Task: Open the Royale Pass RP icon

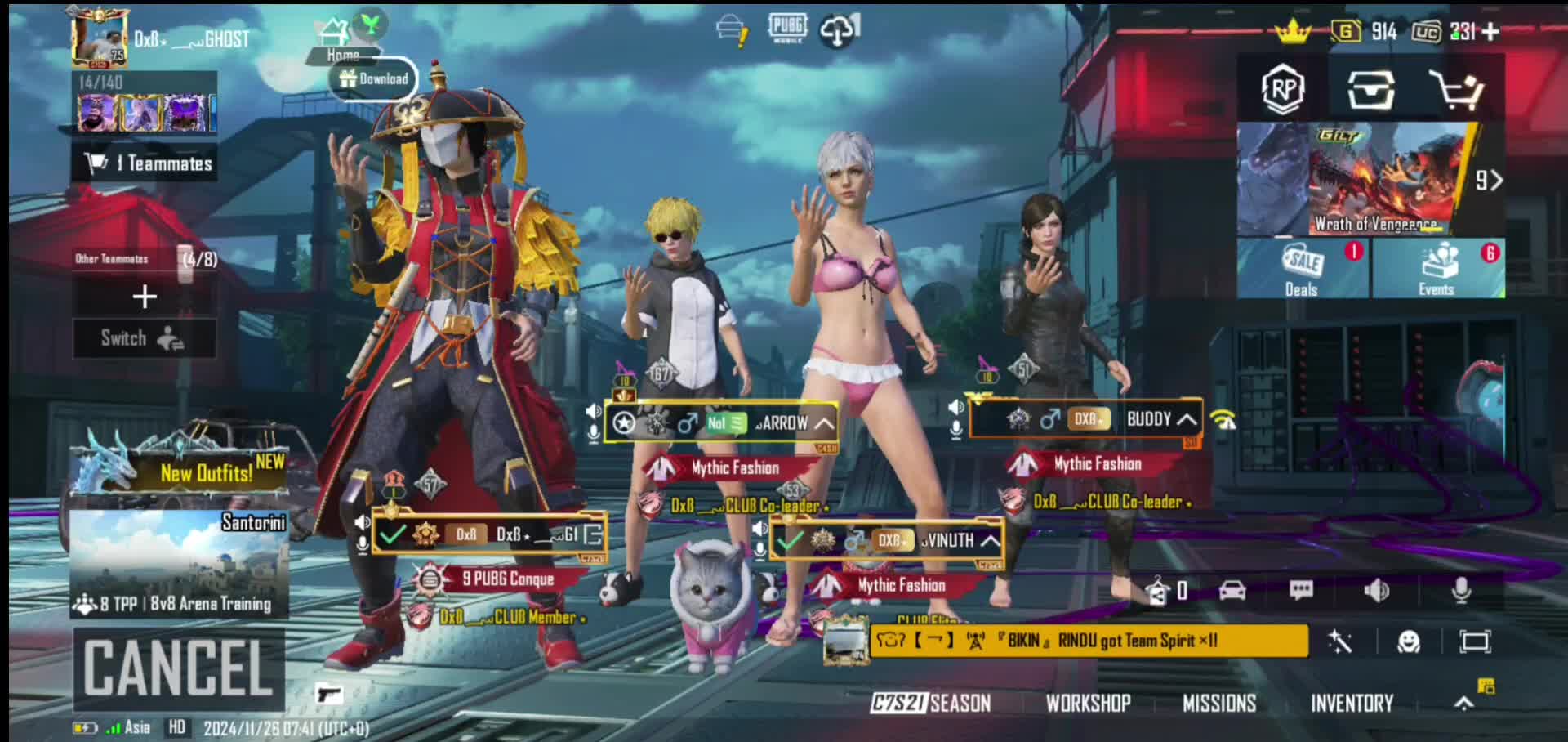Action: (x=1282, y=89)
